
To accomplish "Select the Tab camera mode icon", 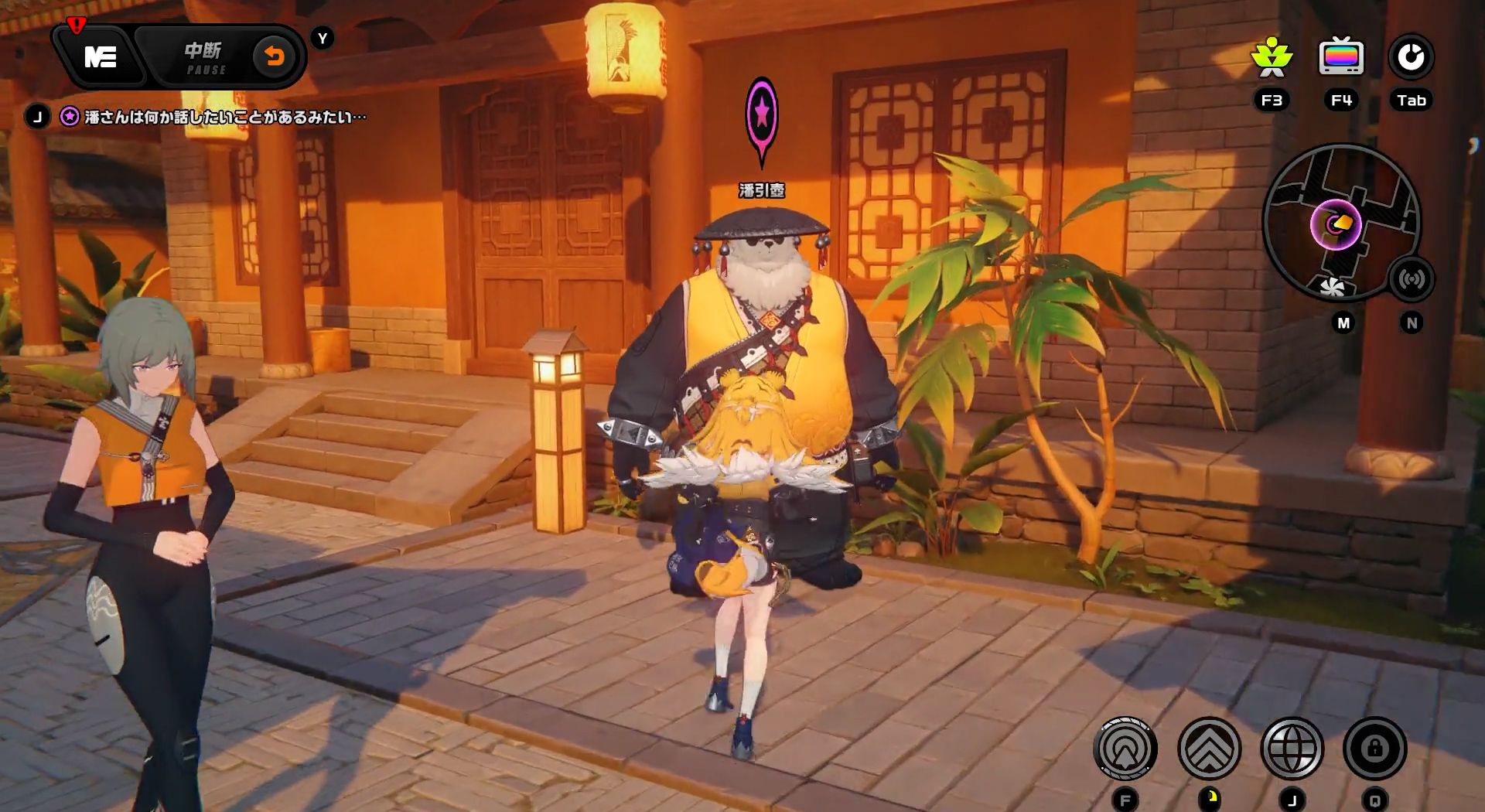I will pos(1412,54).
